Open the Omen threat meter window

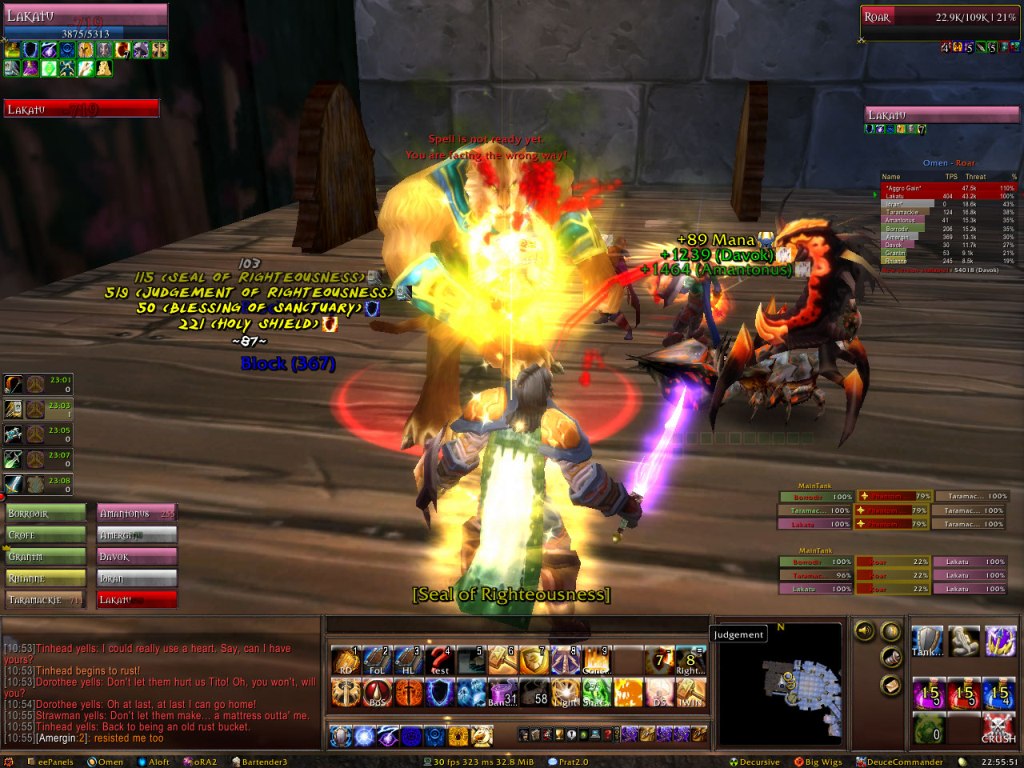coord(106,761)
